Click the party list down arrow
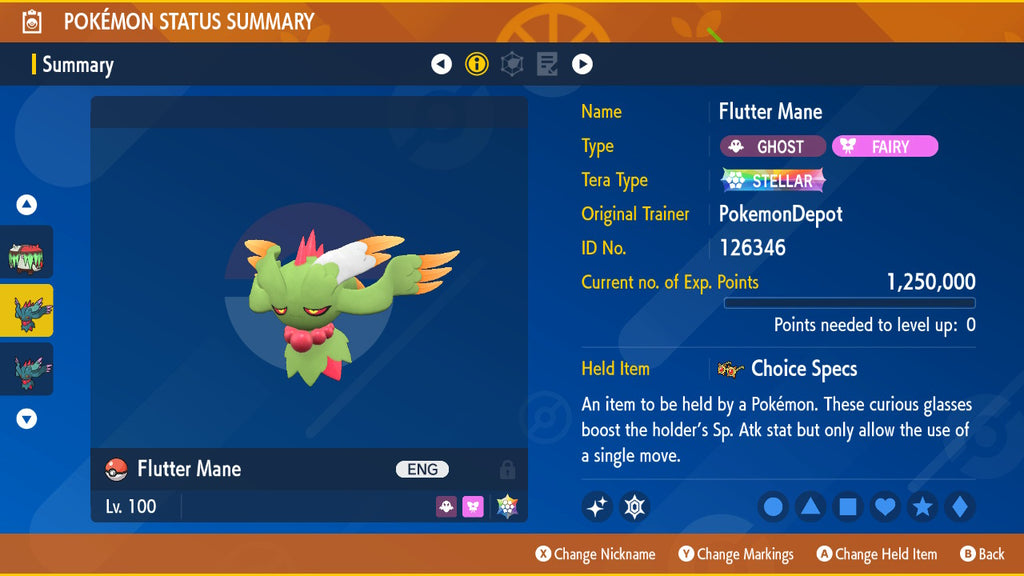The height and width of the screenshot is (576, 1024). (27, 419)
